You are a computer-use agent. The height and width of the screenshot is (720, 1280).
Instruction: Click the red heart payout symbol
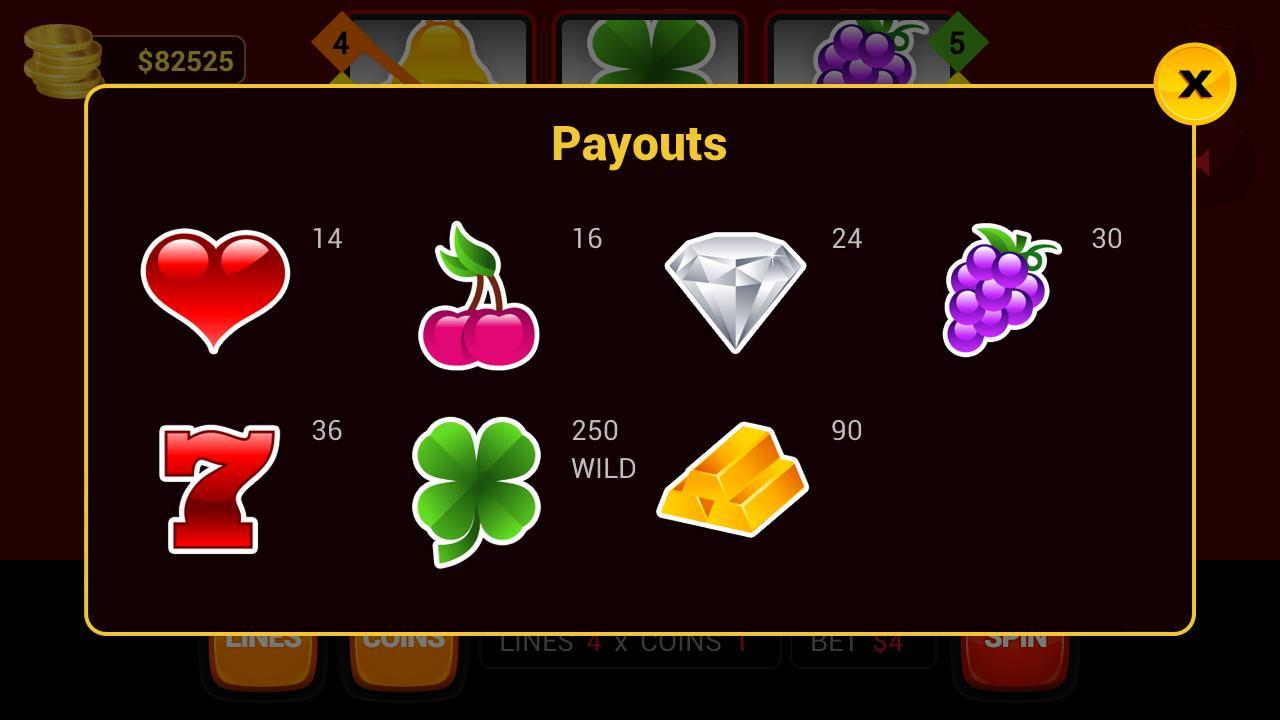(215, 293)
